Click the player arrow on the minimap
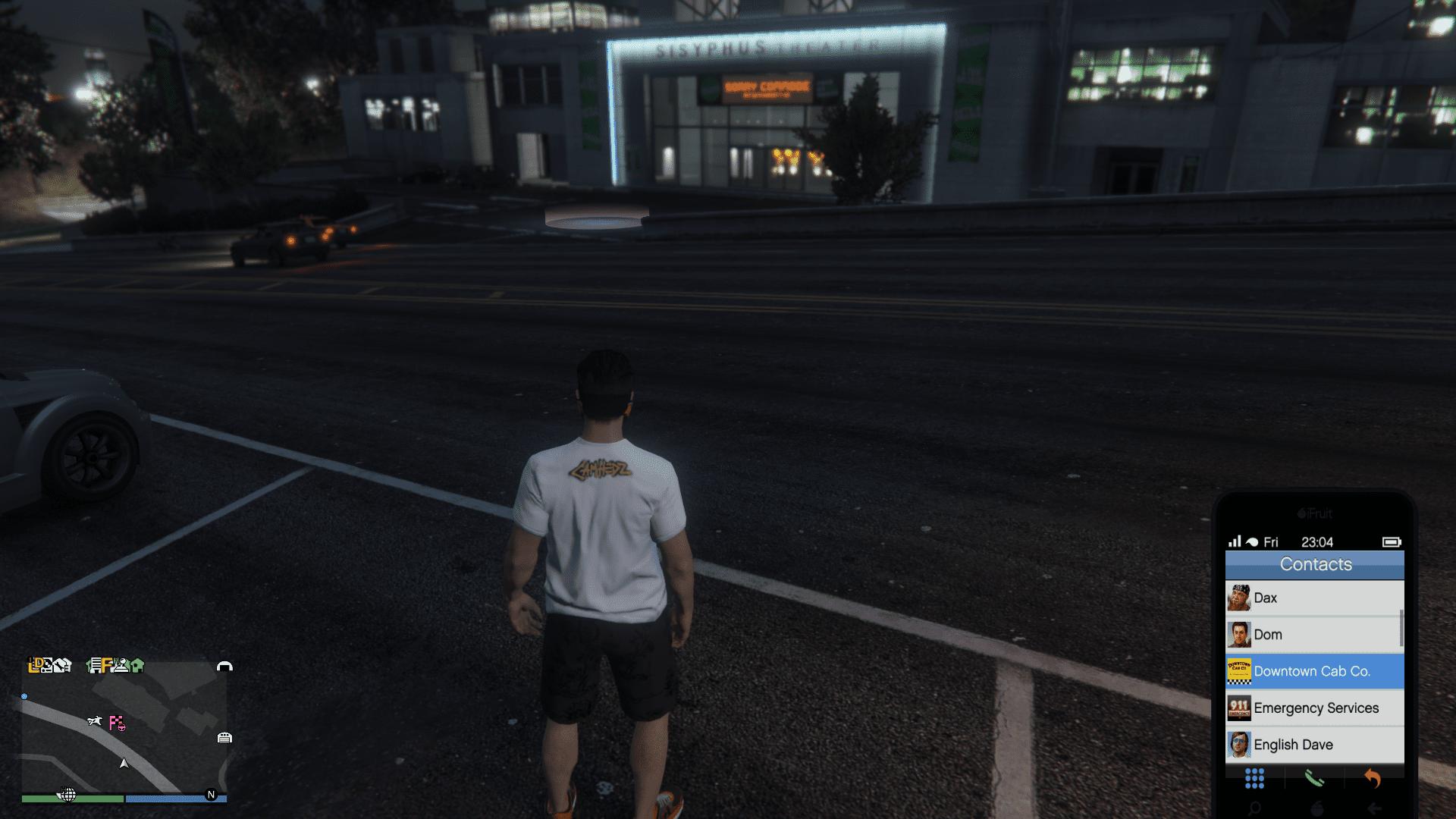 coord(124,763)
